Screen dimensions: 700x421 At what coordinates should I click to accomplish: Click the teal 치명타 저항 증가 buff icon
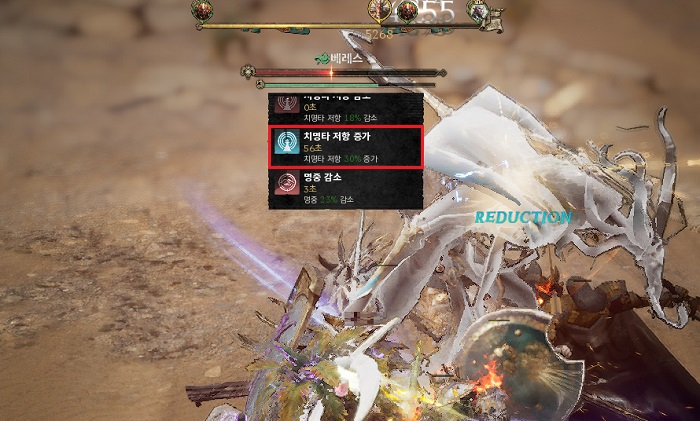(x=287, y=144)
